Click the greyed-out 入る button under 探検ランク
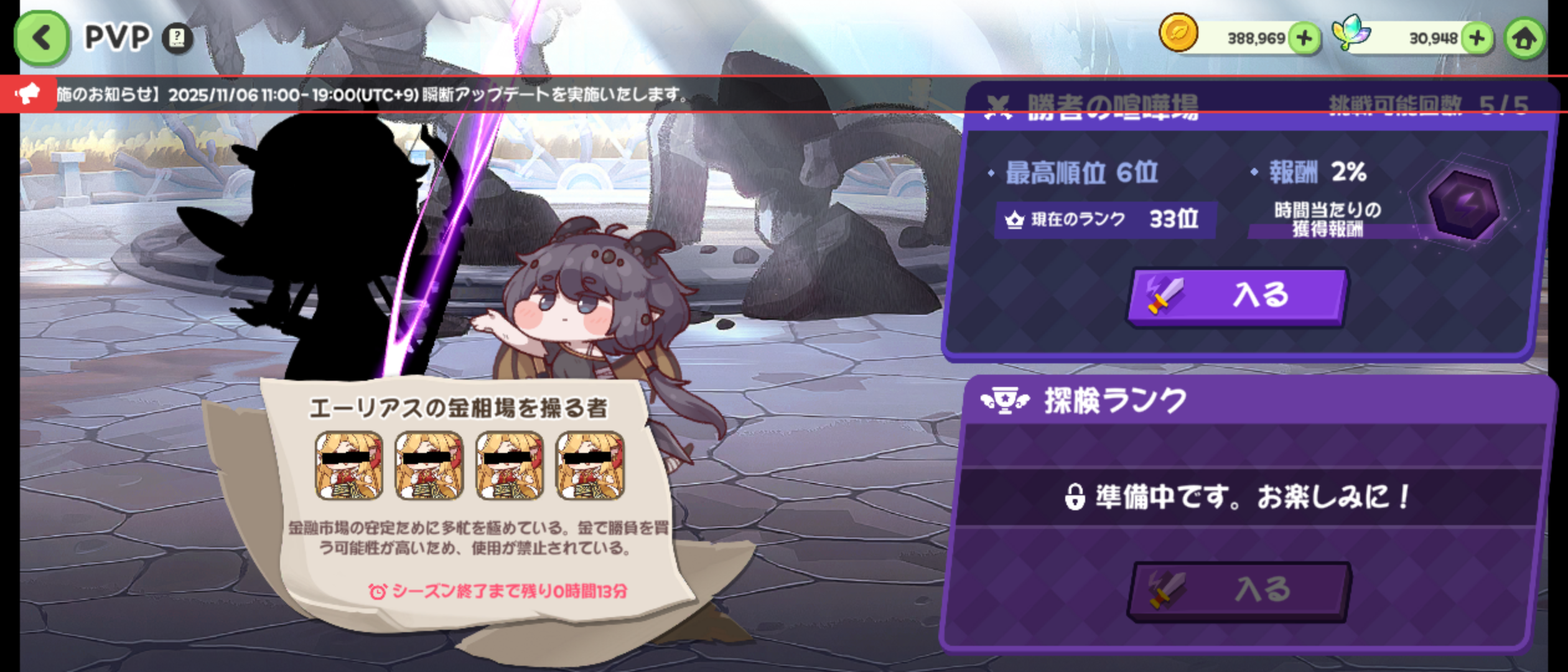The image size is (1568, 672). click(1238, 589)
